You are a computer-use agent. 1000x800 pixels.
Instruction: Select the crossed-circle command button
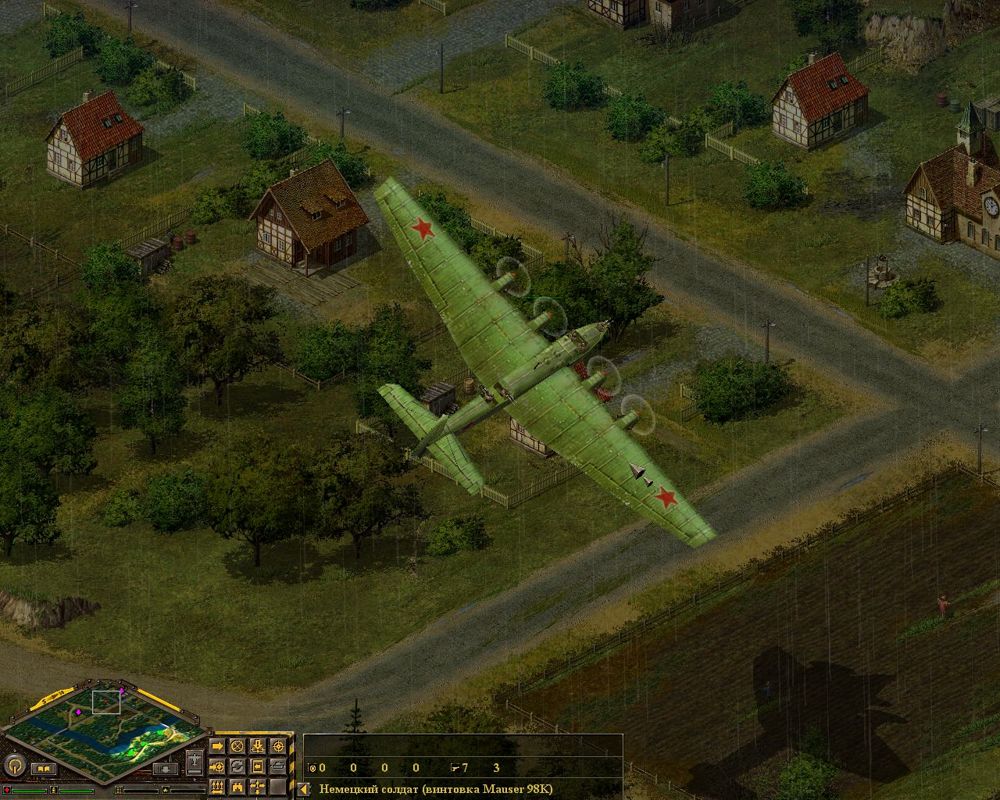click(237, 746)
